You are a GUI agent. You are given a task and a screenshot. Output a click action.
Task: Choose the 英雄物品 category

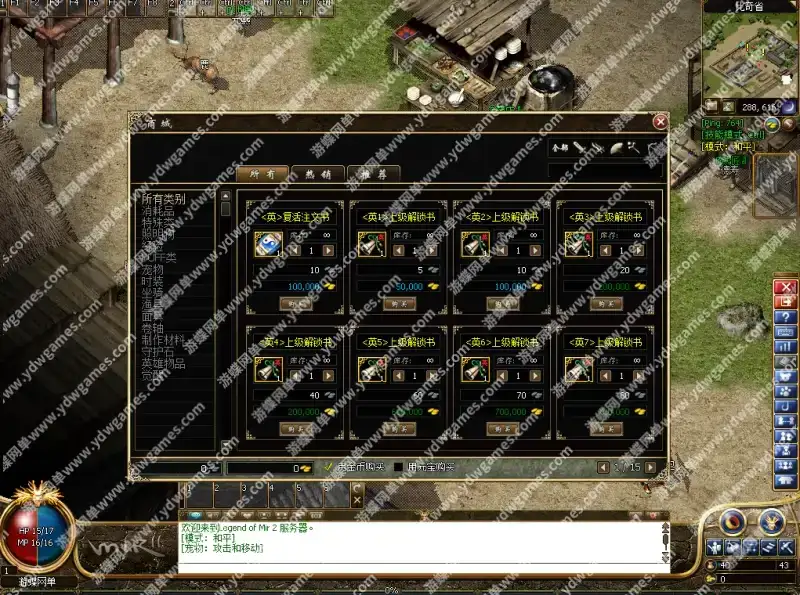(163, 363)
